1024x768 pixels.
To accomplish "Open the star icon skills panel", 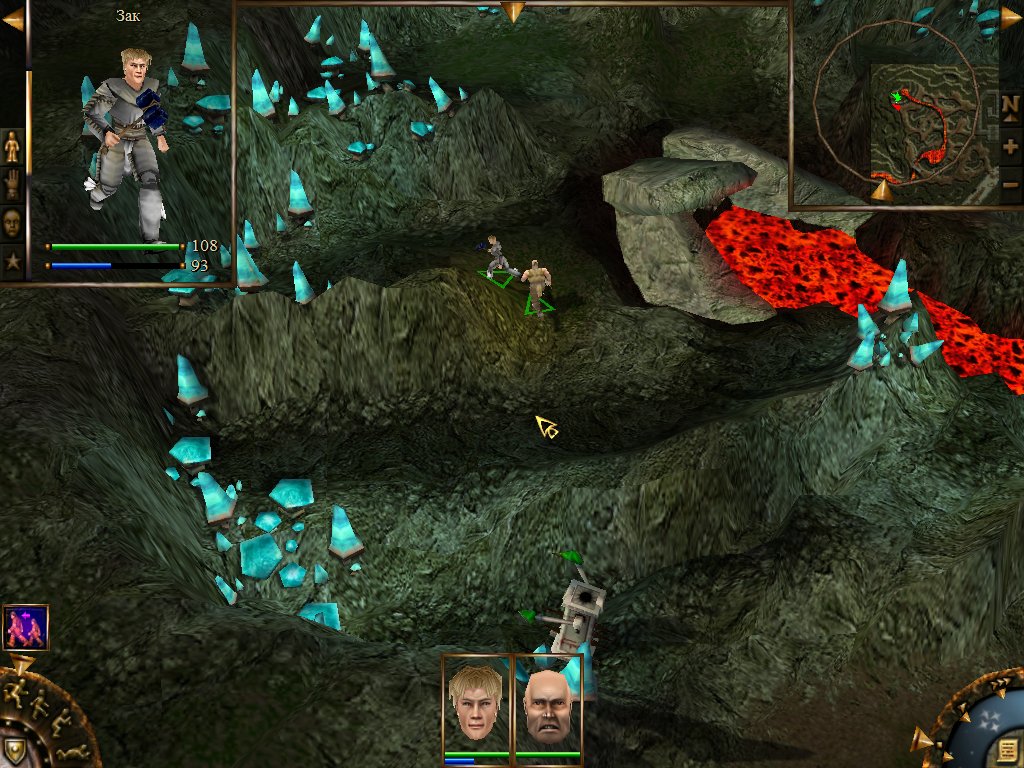I will coord(13,260).
